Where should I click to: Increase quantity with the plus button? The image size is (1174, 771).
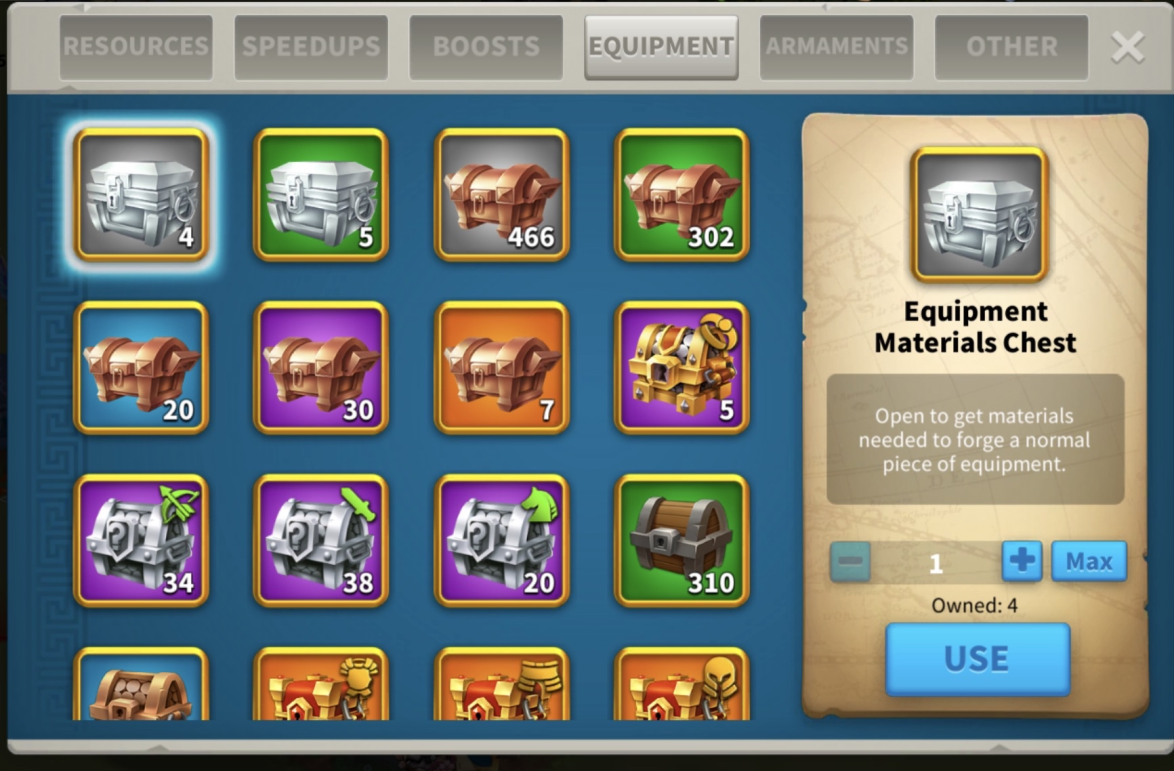coord(1022,561)
